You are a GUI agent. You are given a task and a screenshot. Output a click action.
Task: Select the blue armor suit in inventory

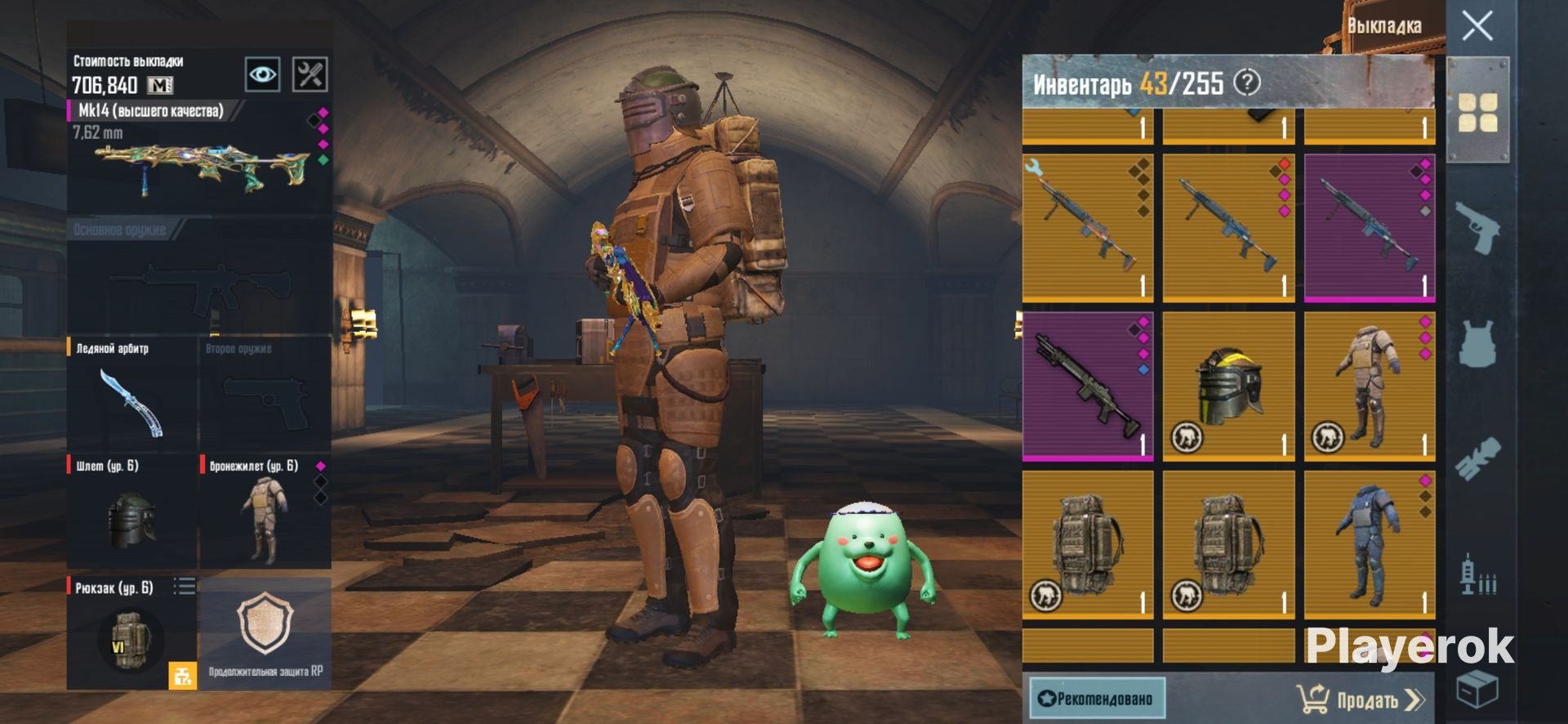point(1369,543)
